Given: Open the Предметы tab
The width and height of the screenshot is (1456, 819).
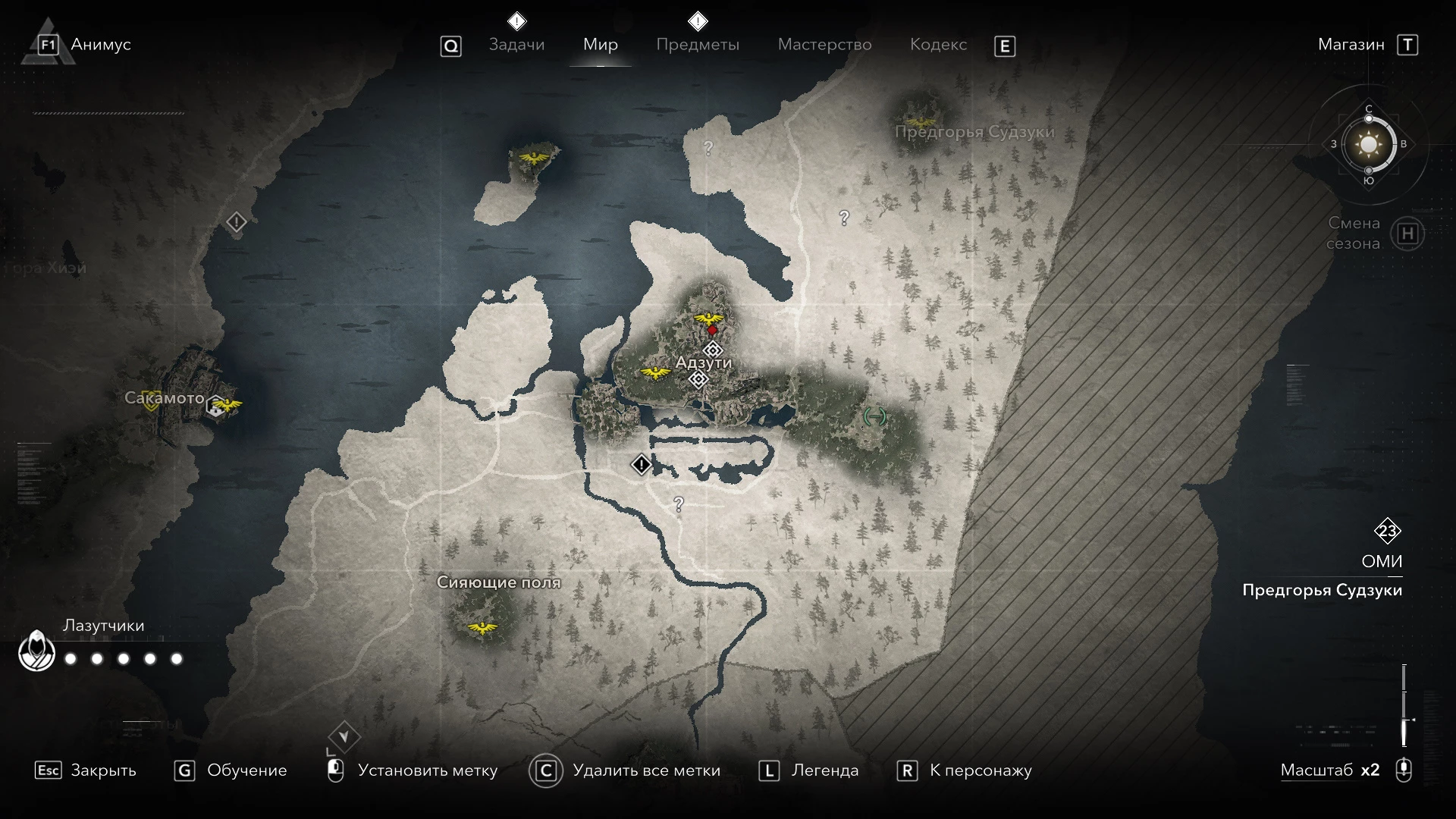Looking at the screenshot, I should point(697,45).
